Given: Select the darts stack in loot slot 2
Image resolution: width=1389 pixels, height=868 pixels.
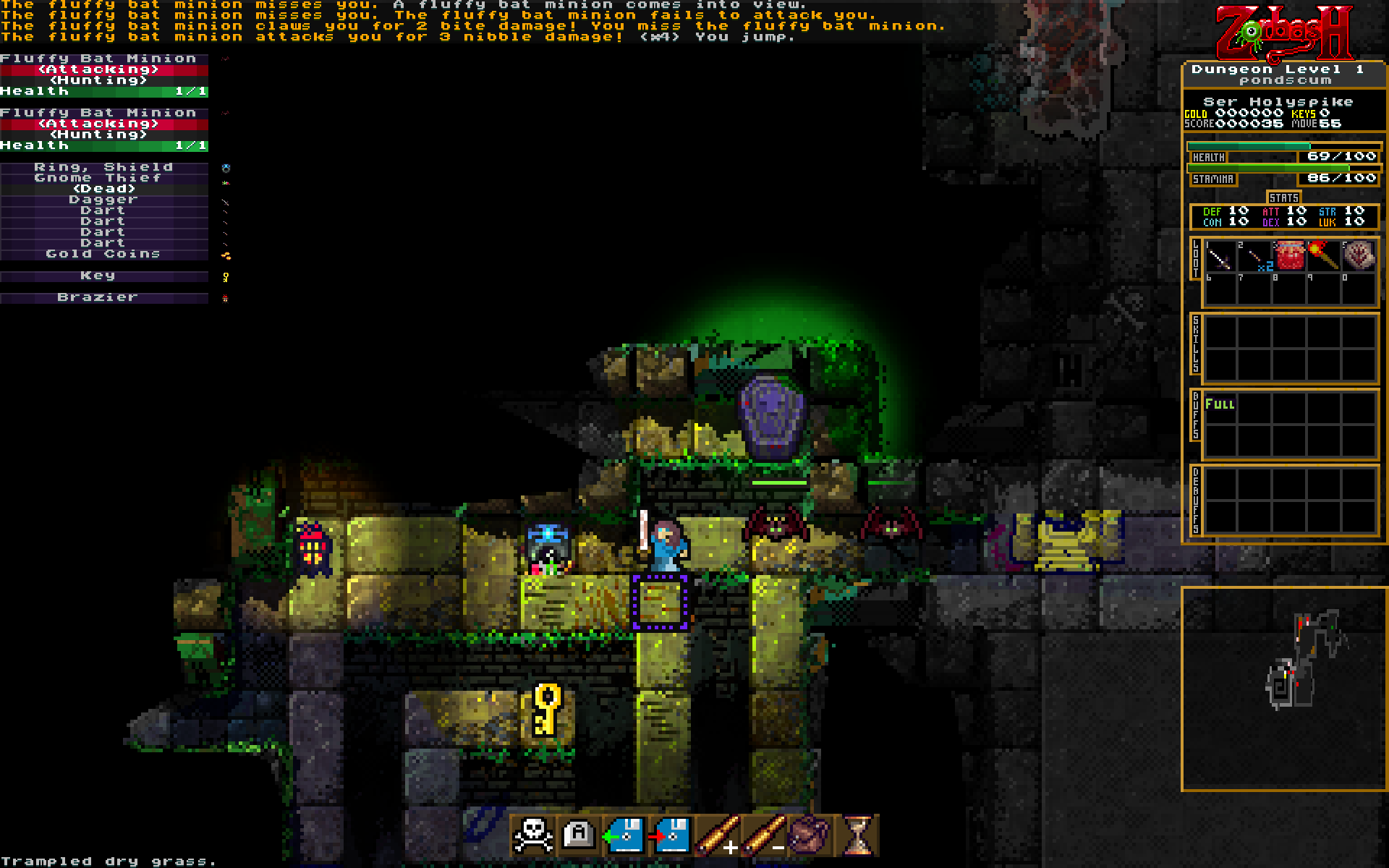Looking at the screenshot, I should [1255, 257].
